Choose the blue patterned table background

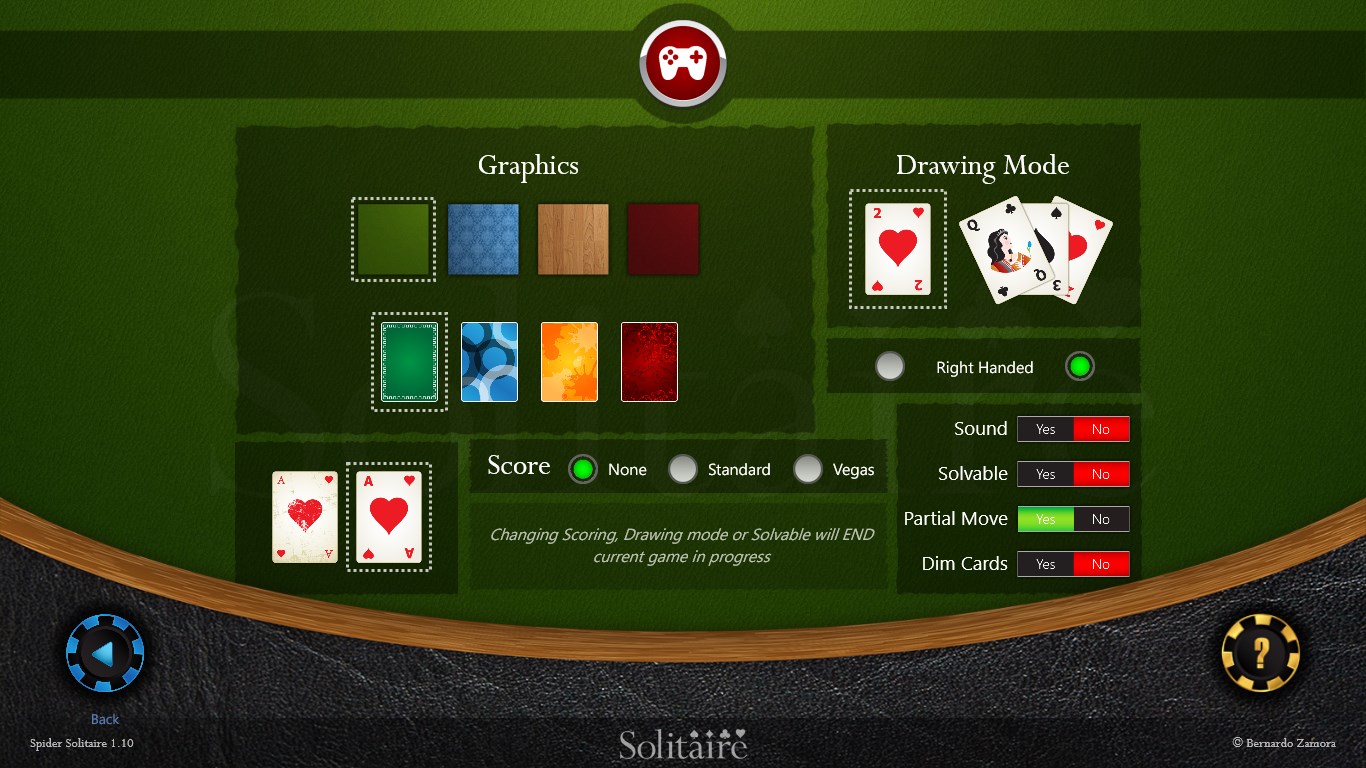(x=483, y=238)
